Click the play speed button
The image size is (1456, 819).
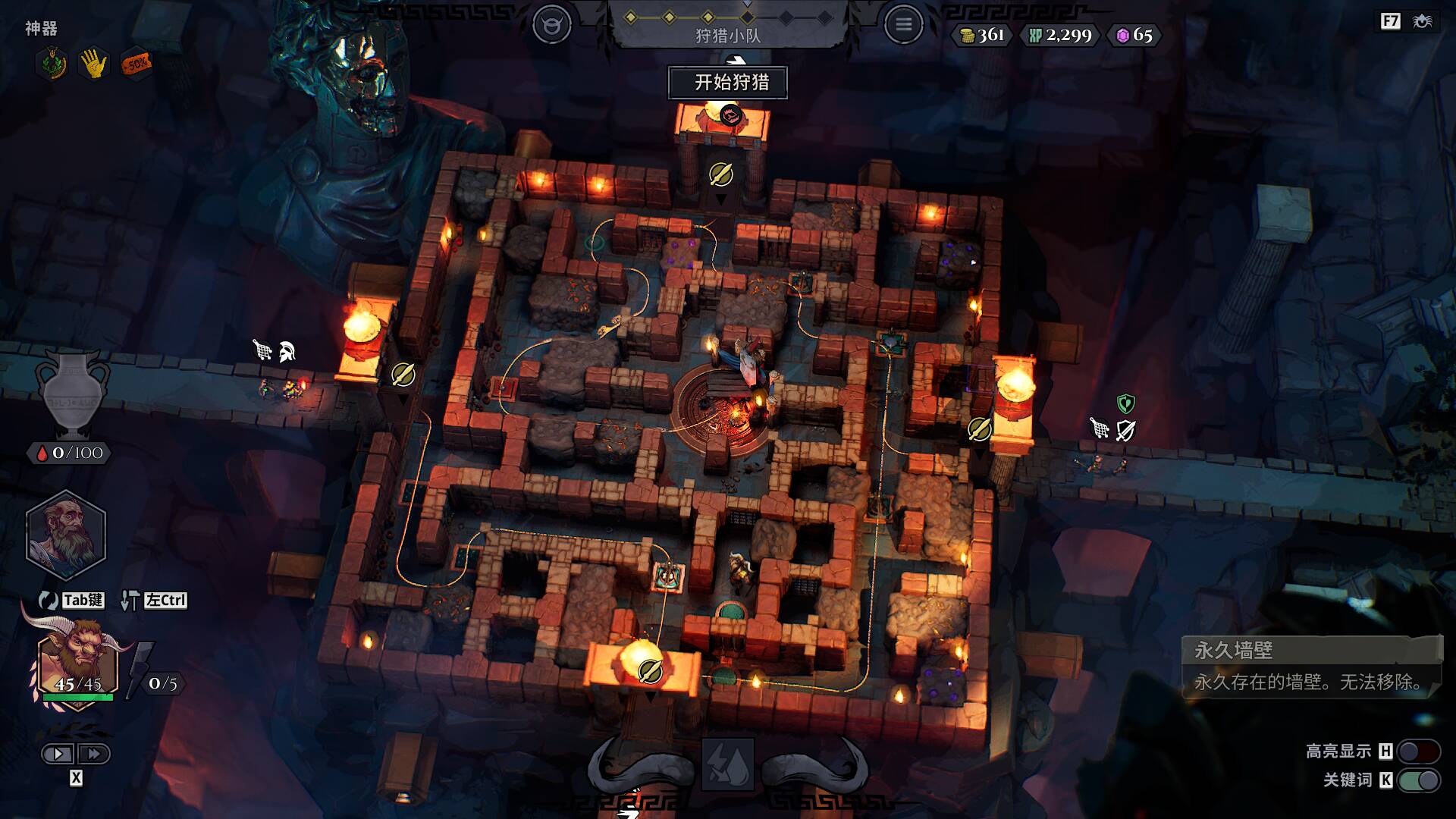click(58, 754)
